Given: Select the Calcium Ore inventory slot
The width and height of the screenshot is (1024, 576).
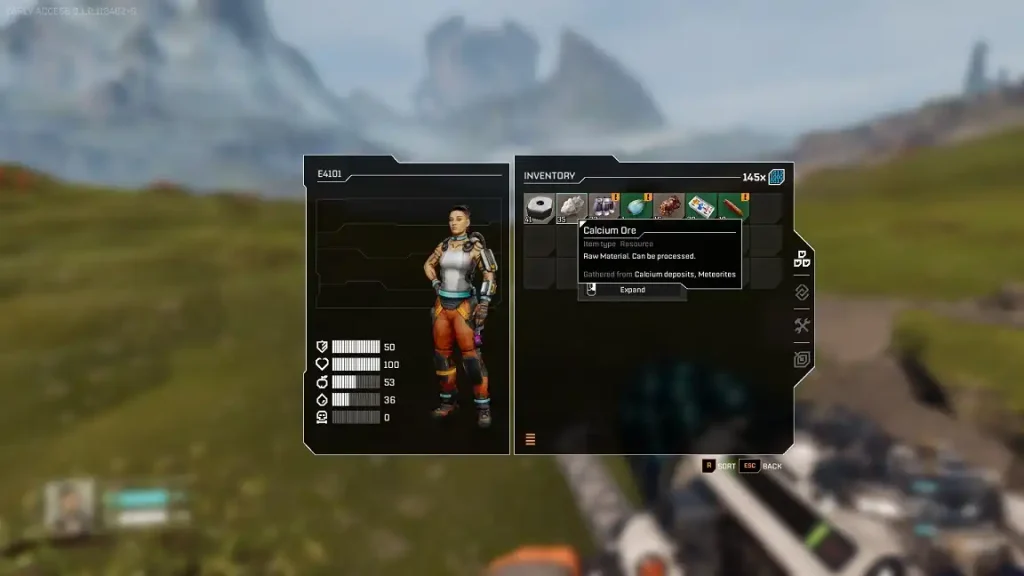Looking at the screenshot, I should 572,208.
